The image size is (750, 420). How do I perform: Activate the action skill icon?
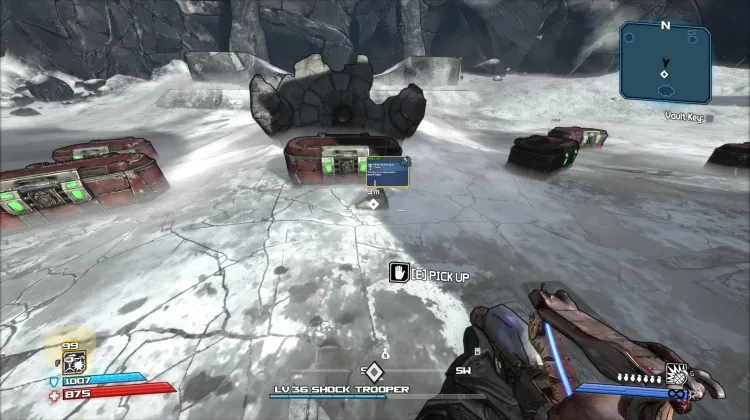click(x=75, y=360)
